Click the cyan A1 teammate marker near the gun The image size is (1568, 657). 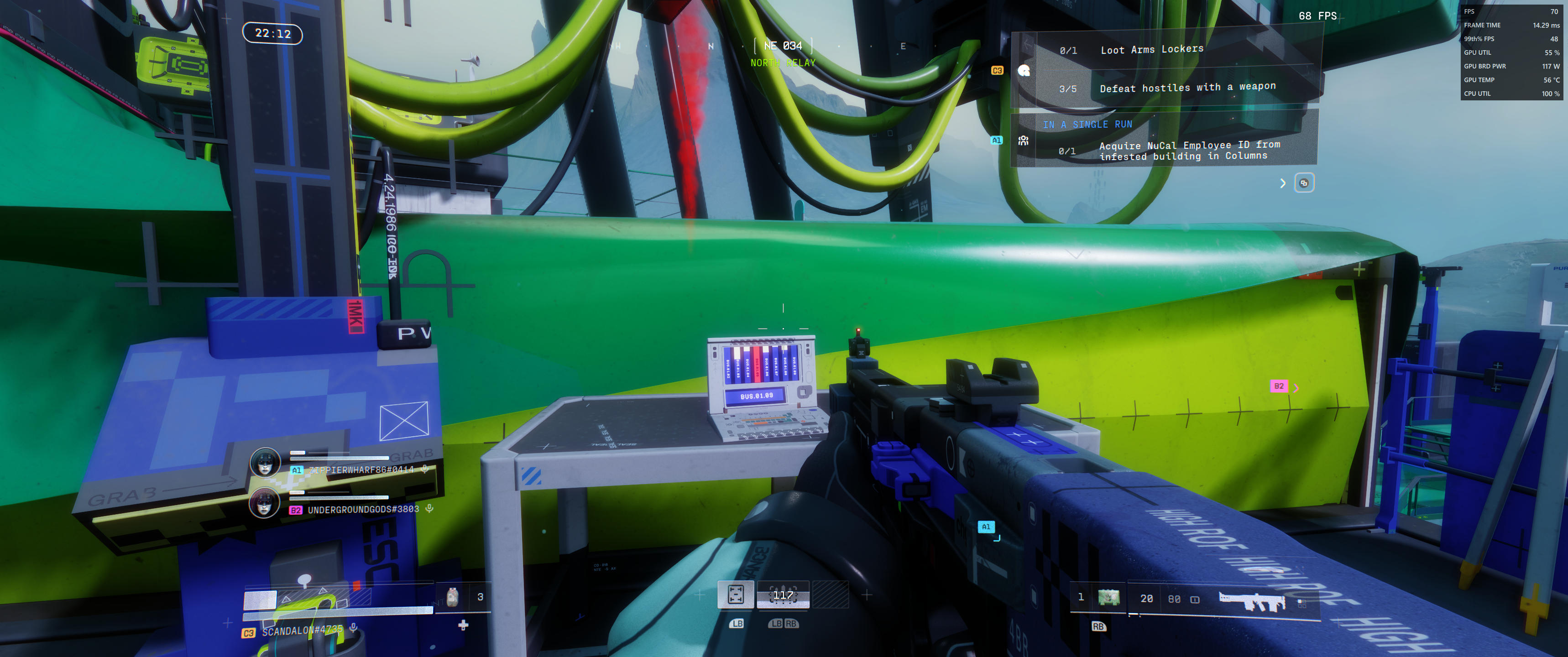coord(986,527)
